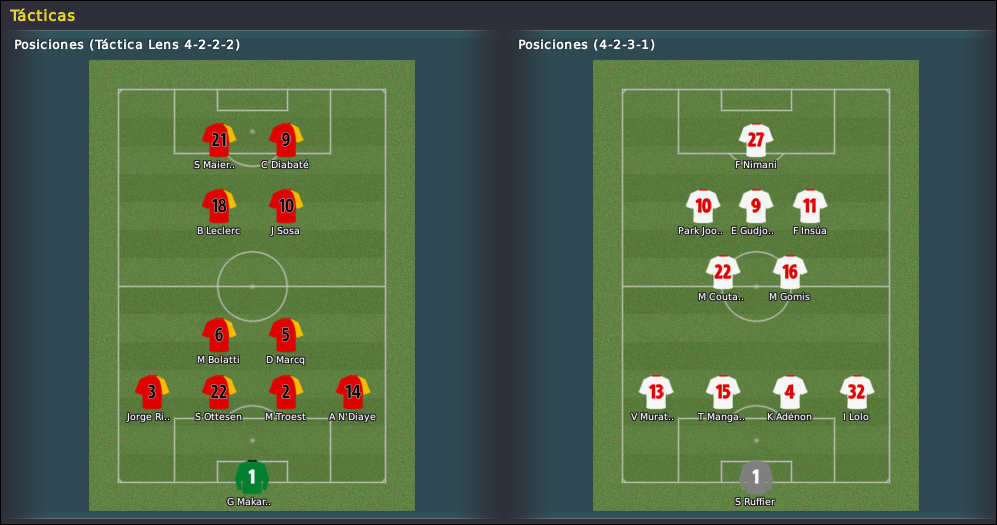This screenshot has width=997, height=525.
Task: Choose B Leclerc's number 18 shirt
Action: (x=218, y=206)
